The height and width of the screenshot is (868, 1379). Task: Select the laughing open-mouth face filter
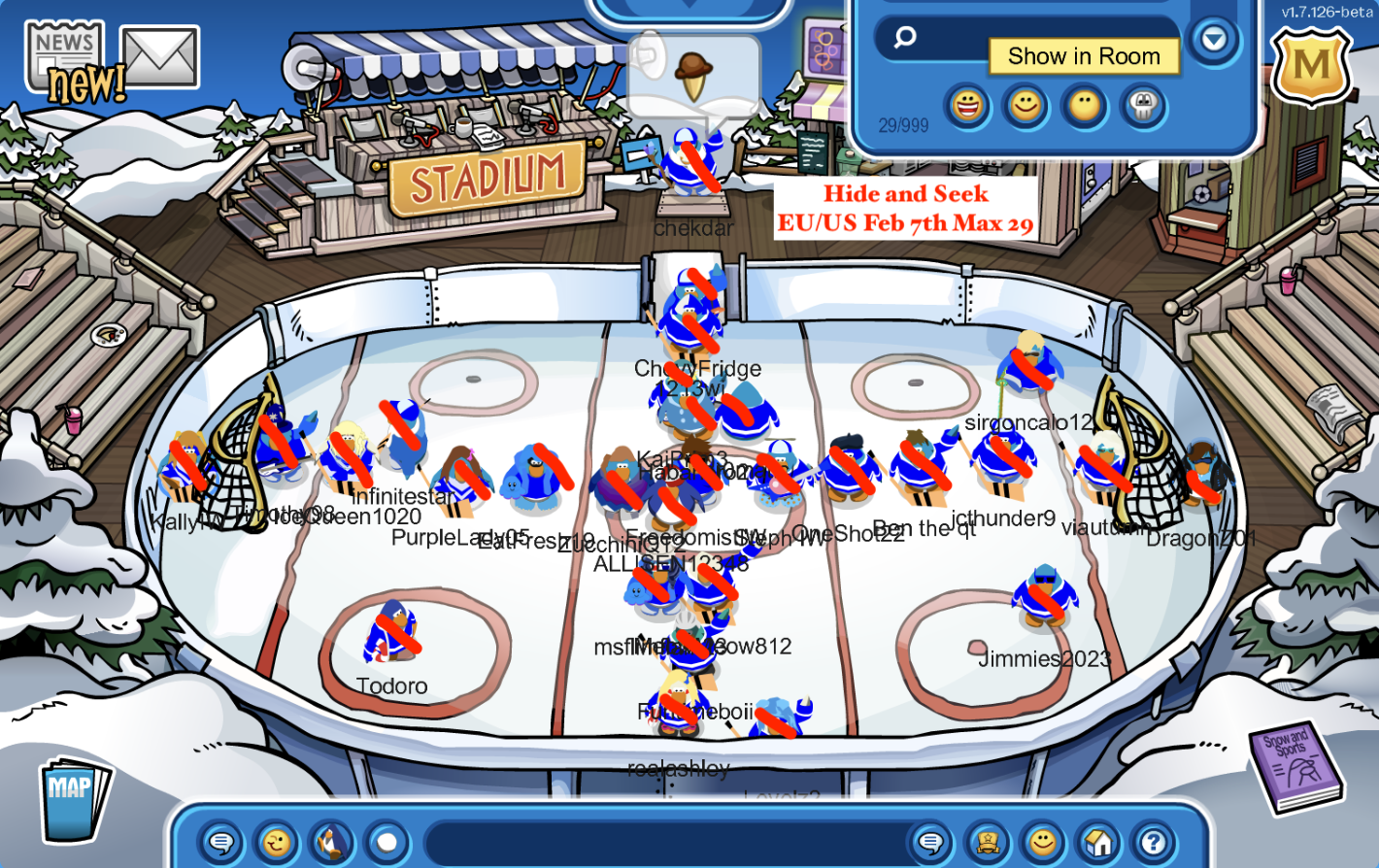pyautogui.click(x=968, y=105)
